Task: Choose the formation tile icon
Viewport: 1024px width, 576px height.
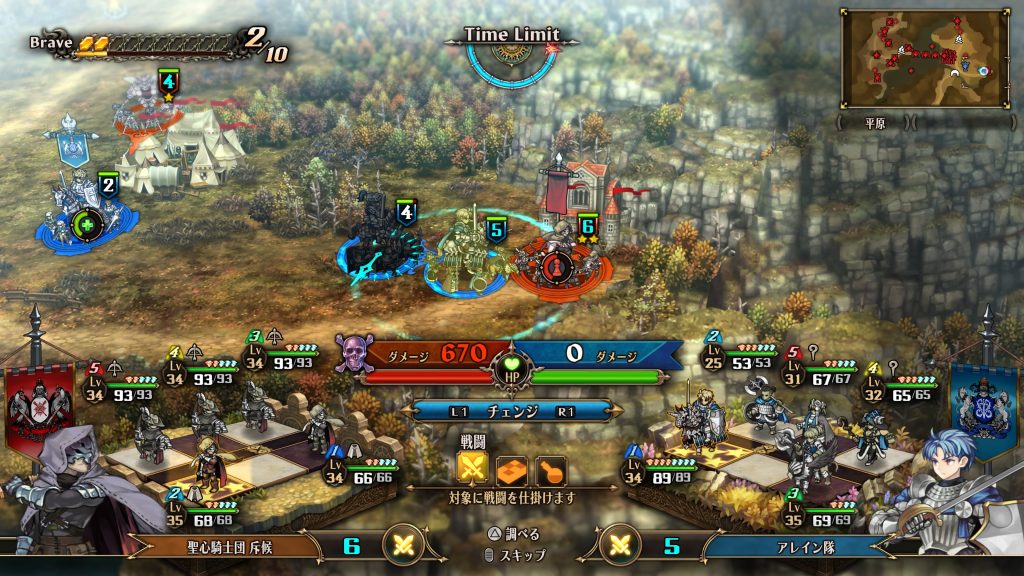Action: (x=512, y=470)
